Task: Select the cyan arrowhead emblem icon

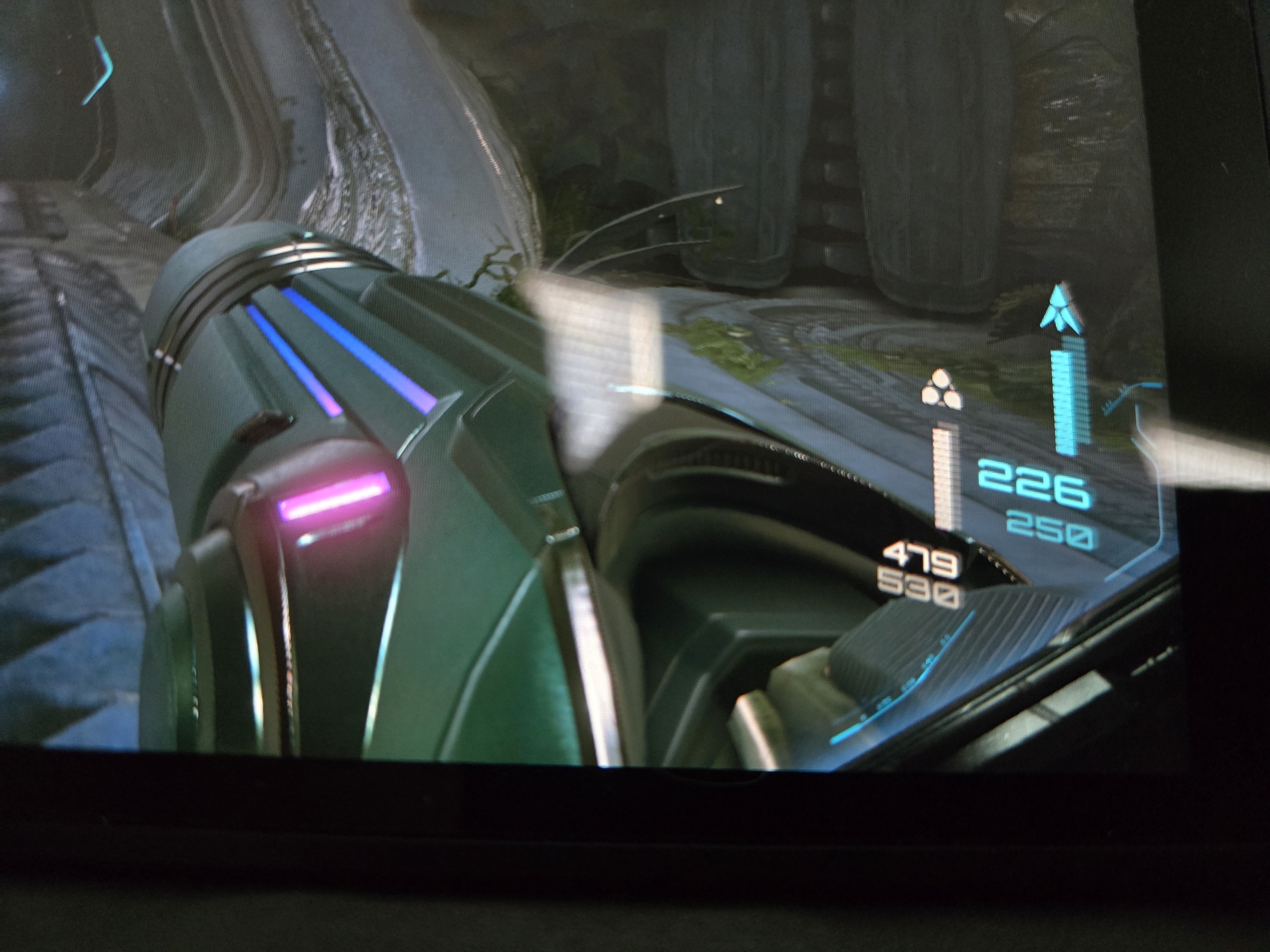Action: 1060,310
